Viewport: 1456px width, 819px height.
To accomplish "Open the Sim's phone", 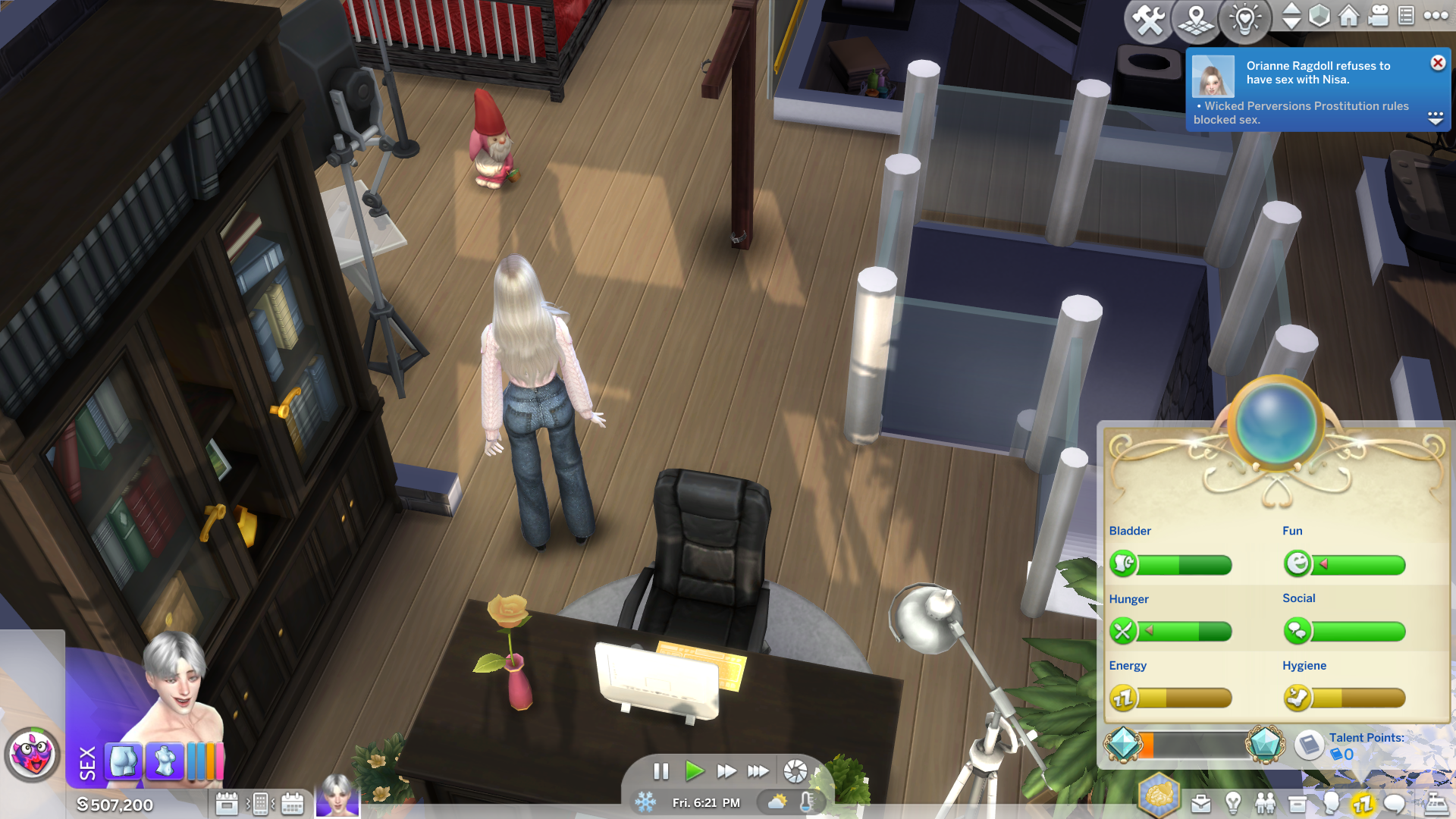I will [259, 804].
